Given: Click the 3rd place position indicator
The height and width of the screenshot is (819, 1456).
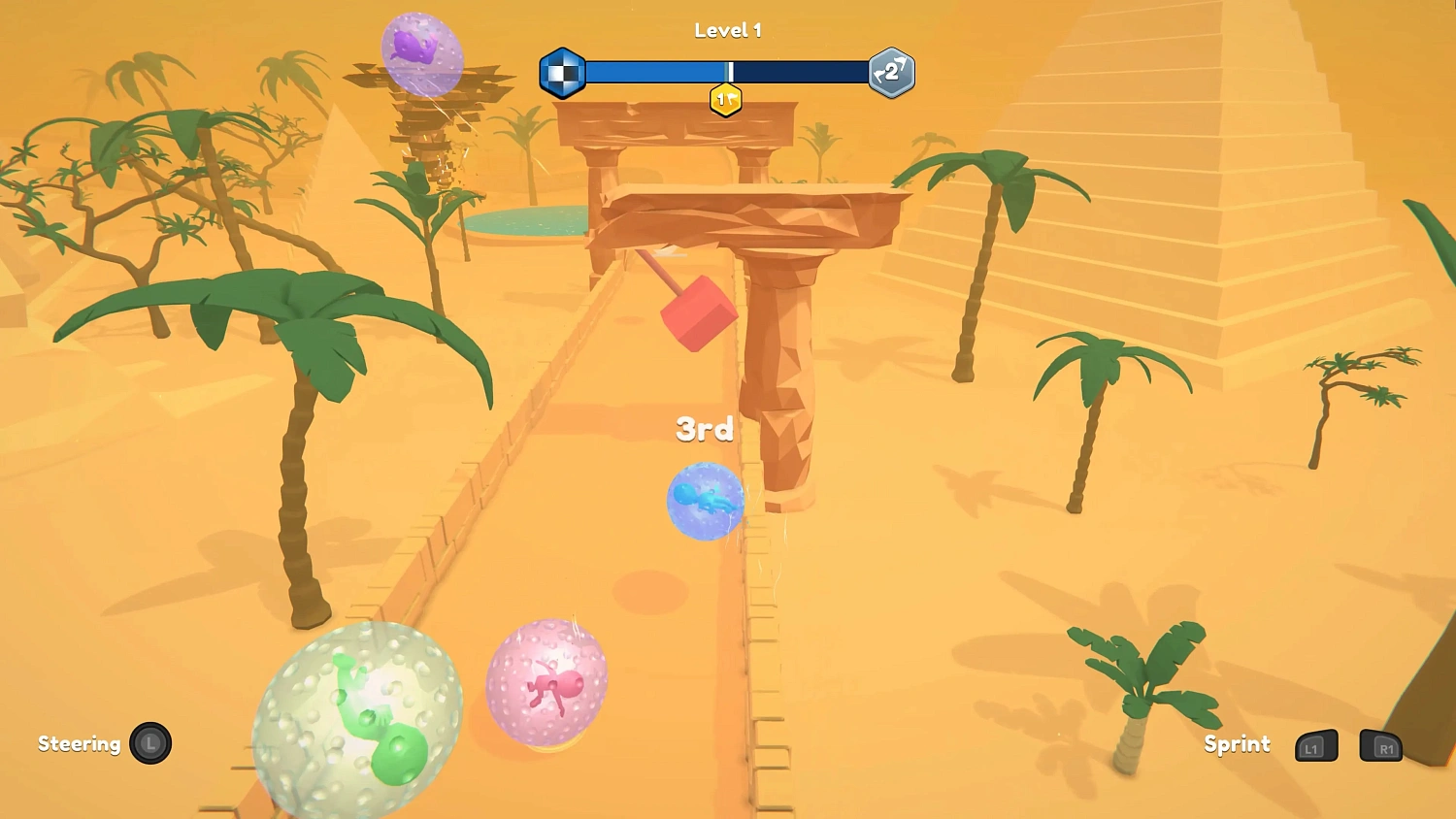Looking at the screenshot, I should 705,428.
